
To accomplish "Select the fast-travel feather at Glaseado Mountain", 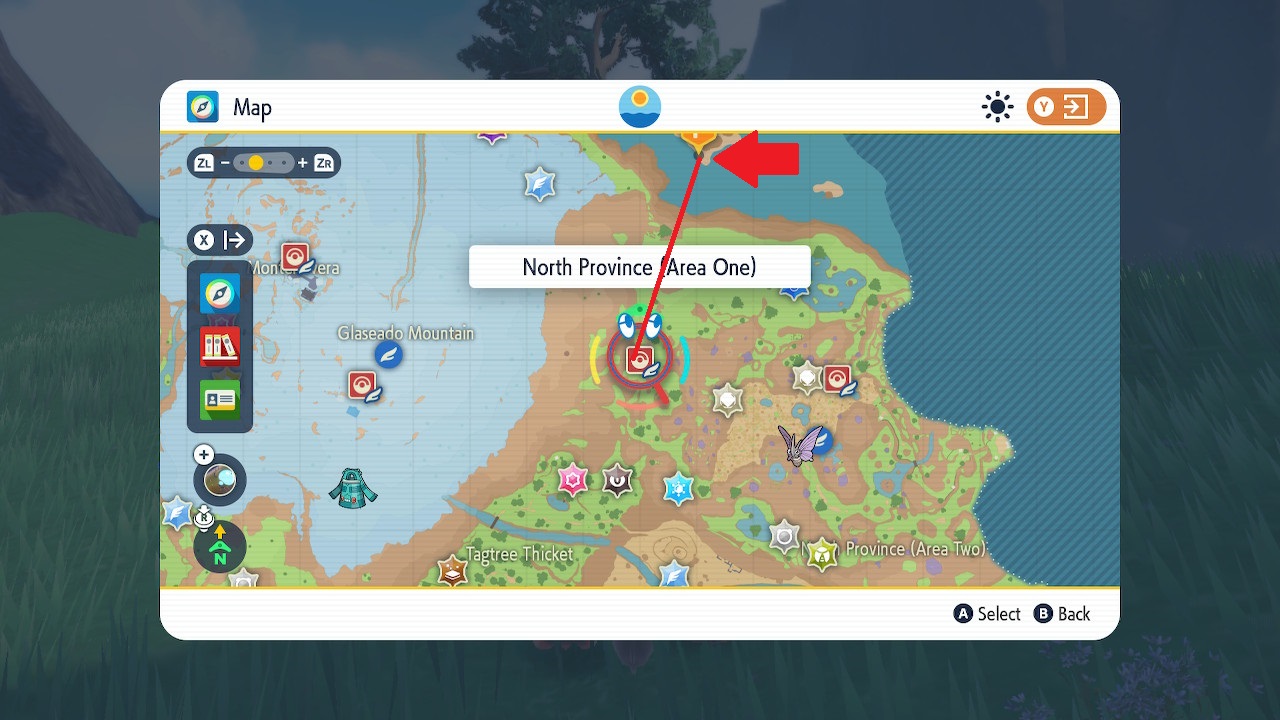I will click(387, 354).
